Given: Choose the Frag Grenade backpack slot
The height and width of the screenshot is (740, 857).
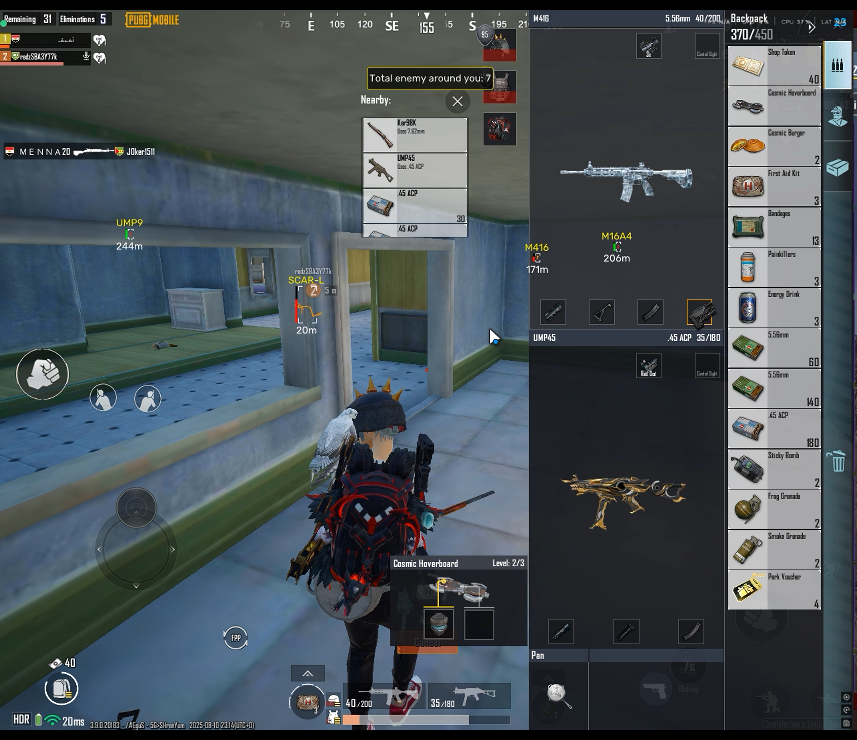Looking at the screenshot, I should [x=774, y=510].
